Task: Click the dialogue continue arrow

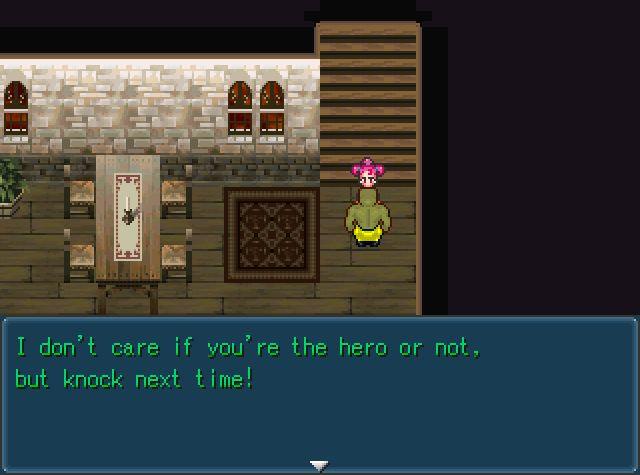Action: (x=319, y=465)
